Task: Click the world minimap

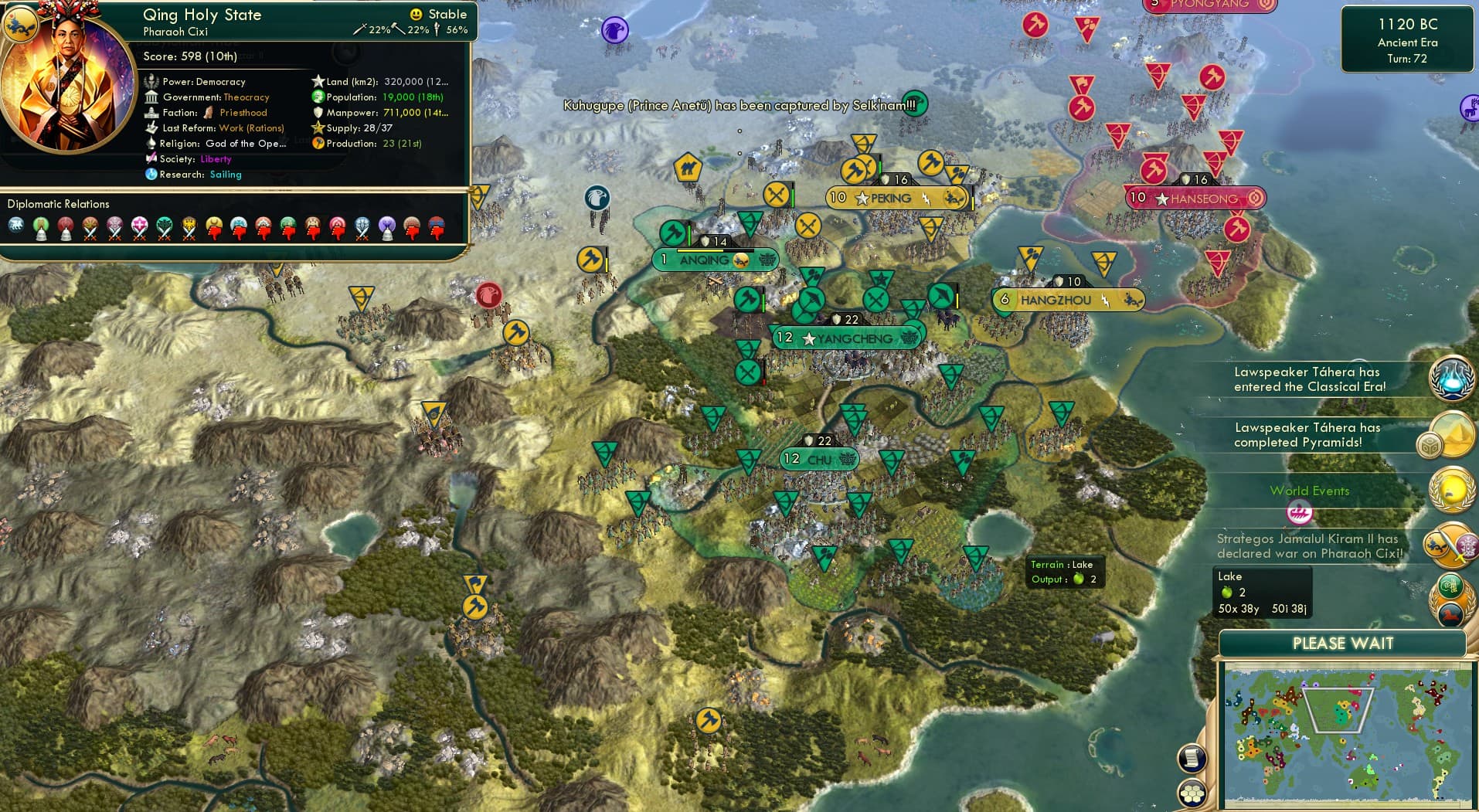Action: coord(1347,734)
